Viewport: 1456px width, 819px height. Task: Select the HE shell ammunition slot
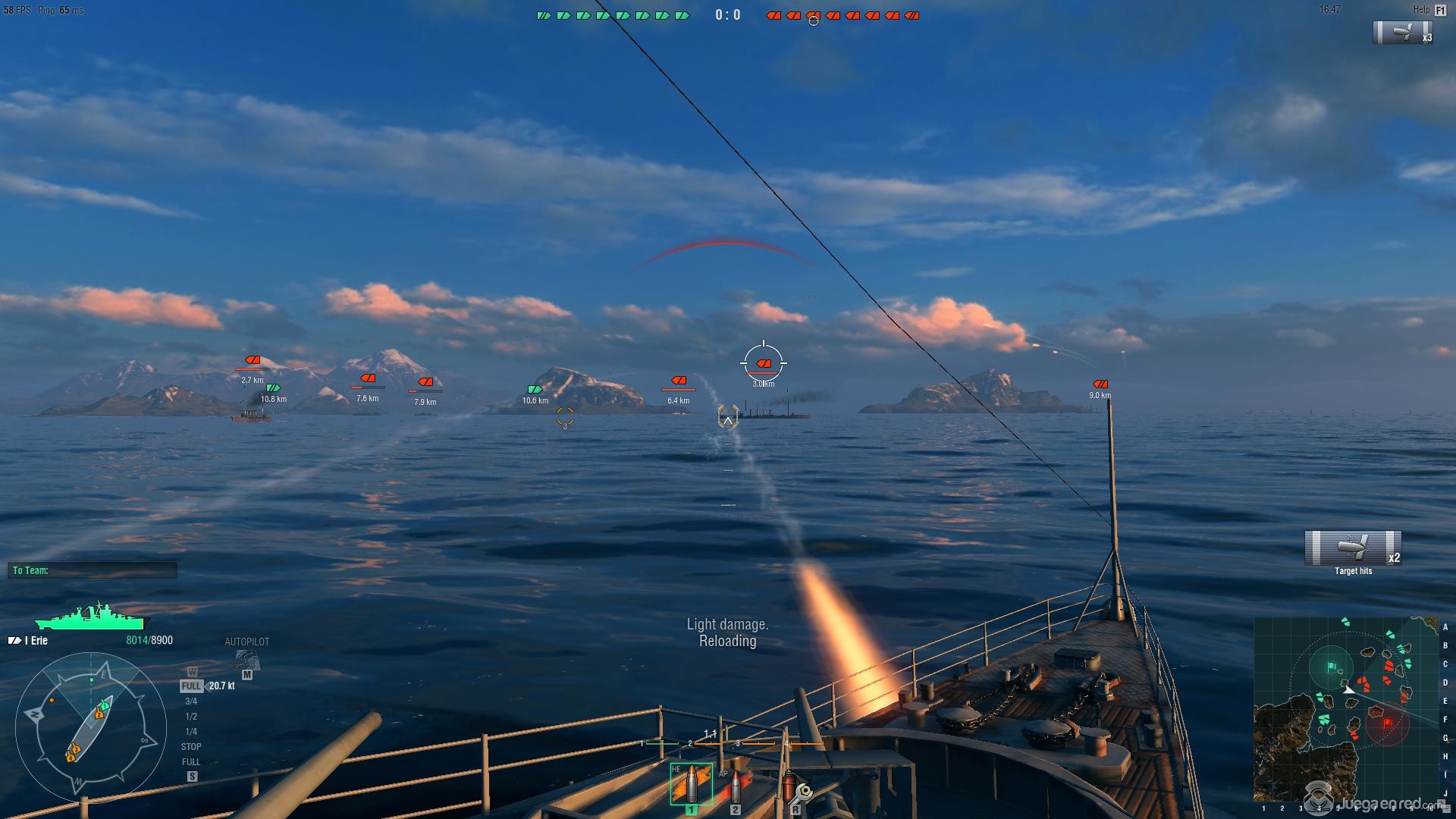click(x=691, y=784)
